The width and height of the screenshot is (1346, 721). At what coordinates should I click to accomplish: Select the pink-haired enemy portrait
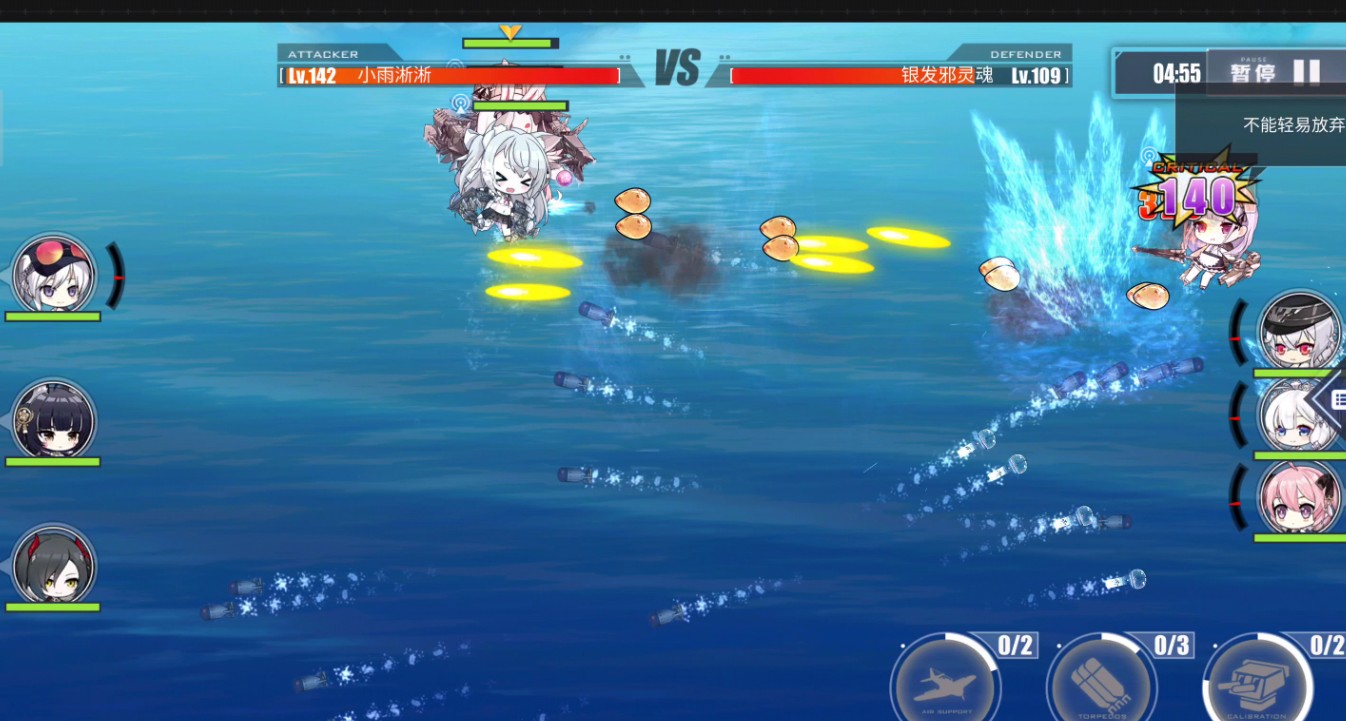click(1298, 497)
